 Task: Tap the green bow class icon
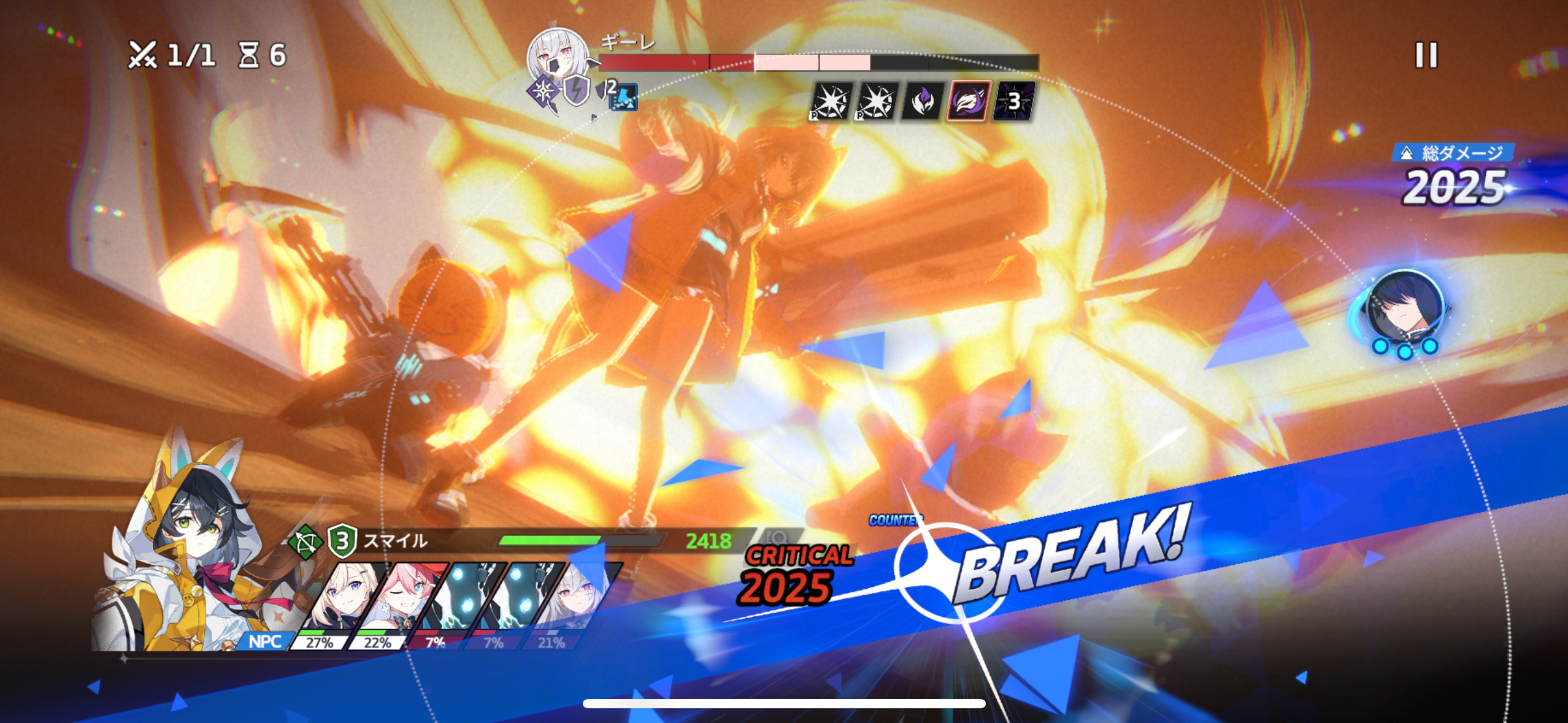point(305,542)
